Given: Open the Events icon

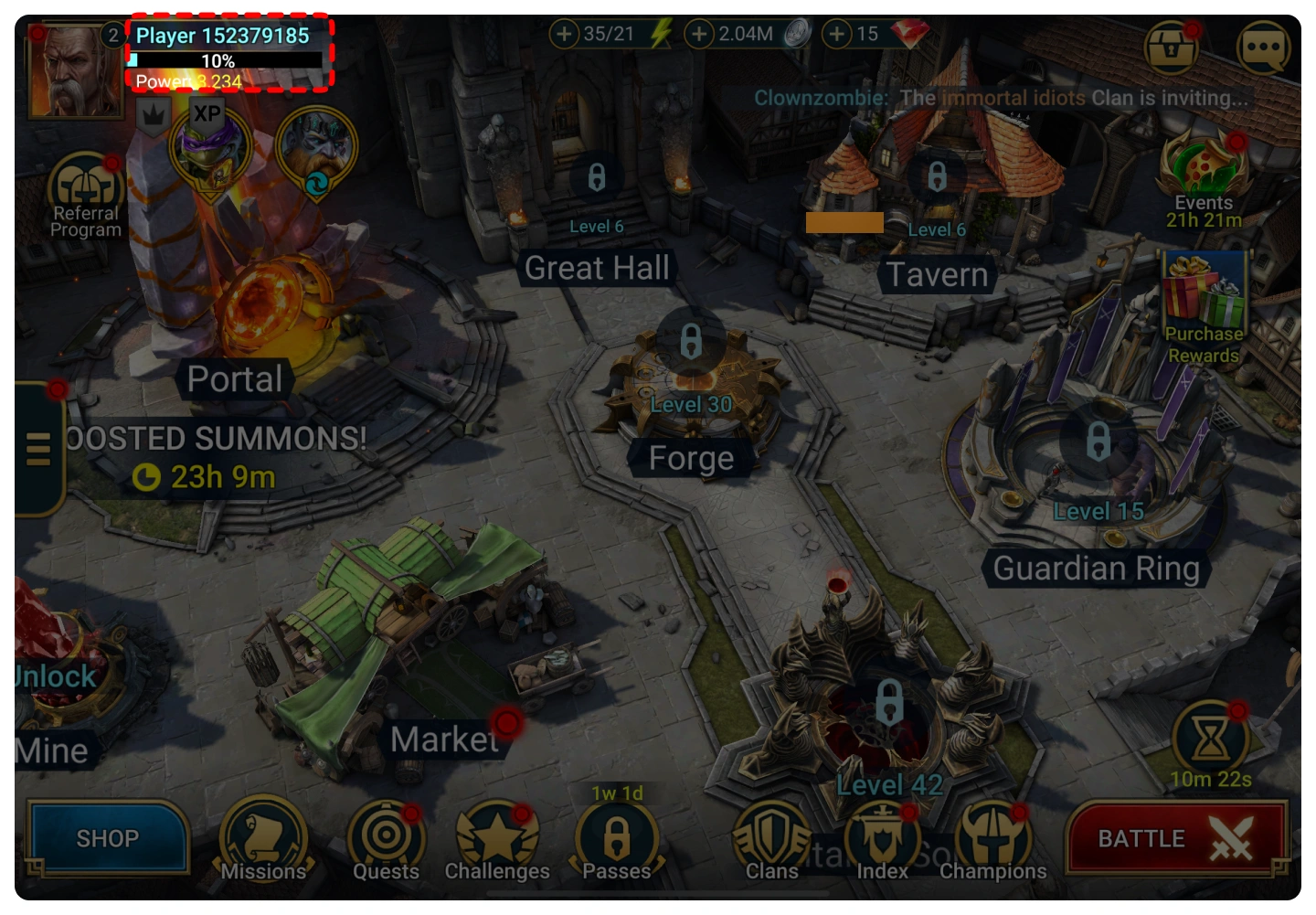Looking at the screenshot, I should pyautogui.click(x=1204, y=171).
